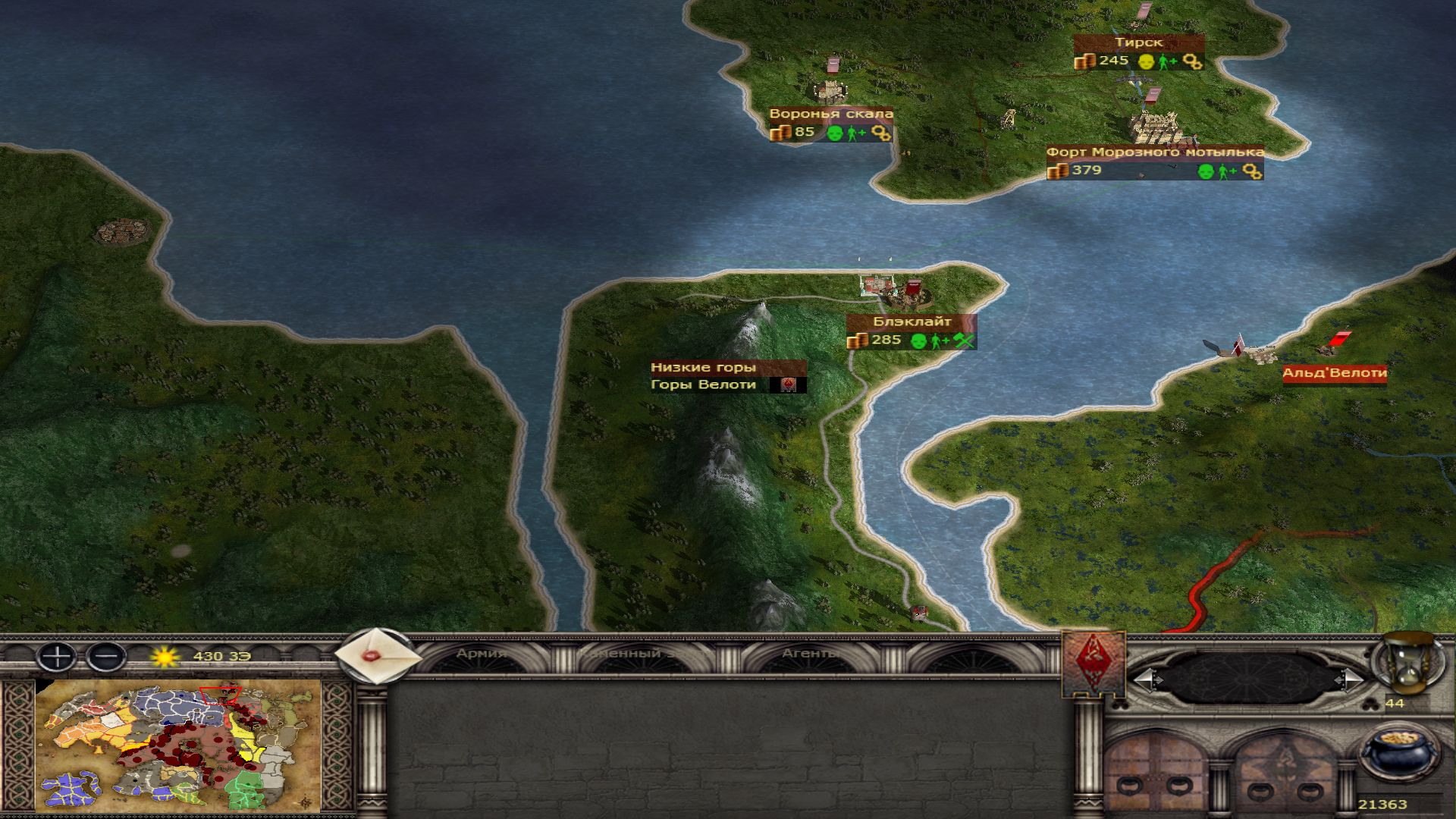Select next item with right arrow
1456x819 pixels.
[1351, 679]
